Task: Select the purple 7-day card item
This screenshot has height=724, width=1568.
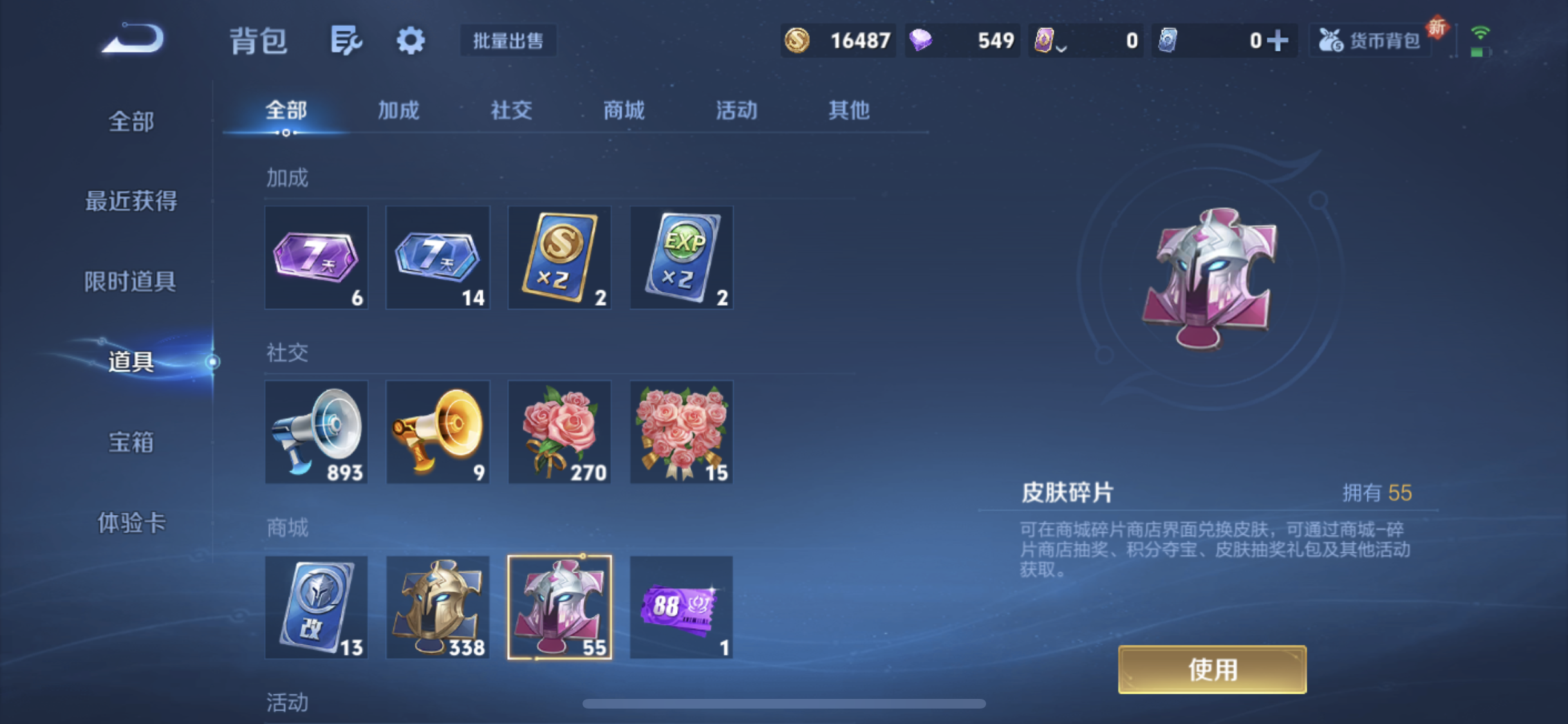Action: [315, 257]
